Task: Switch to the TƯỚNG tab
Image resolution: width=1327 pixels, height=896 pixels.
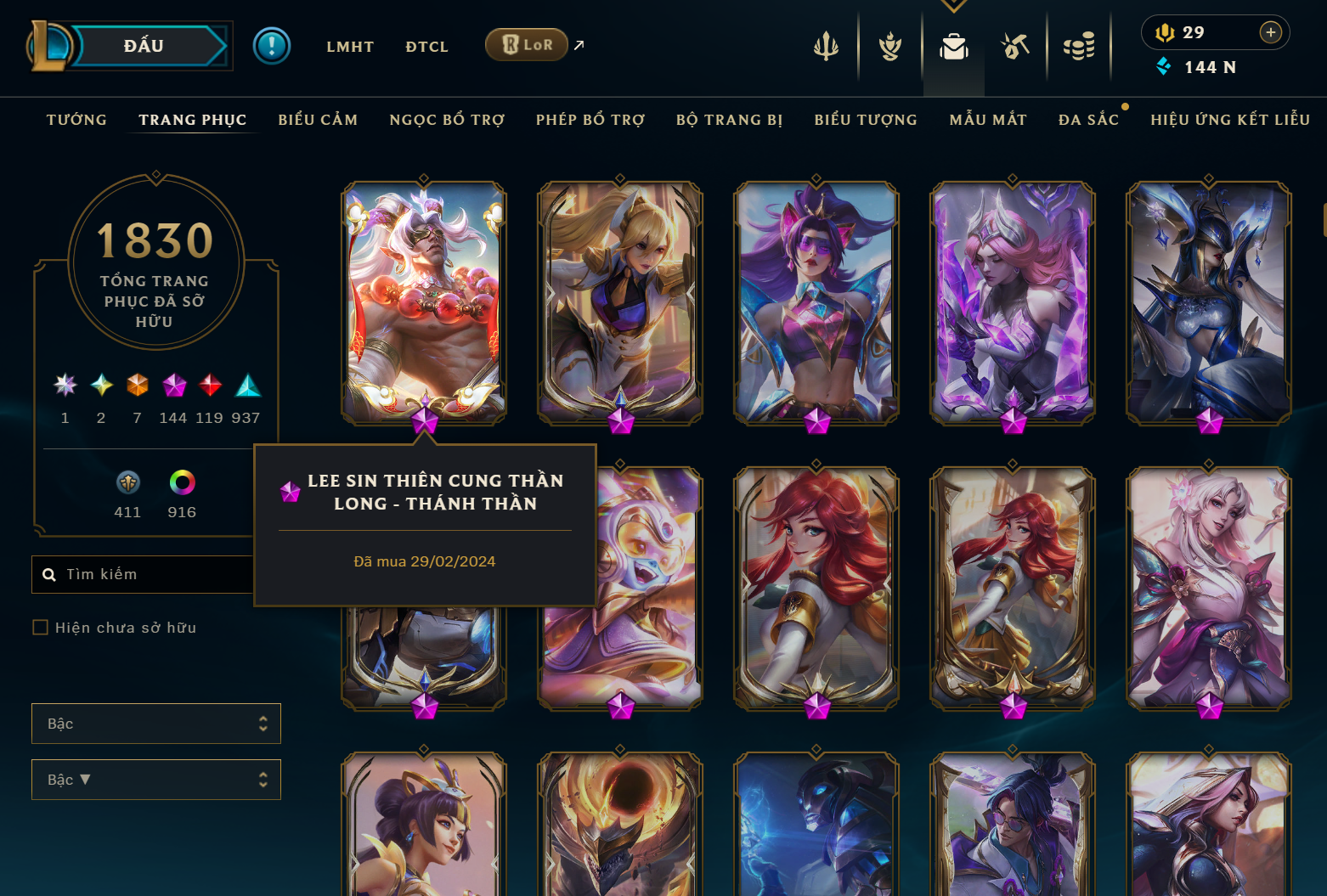Action: 76,120
